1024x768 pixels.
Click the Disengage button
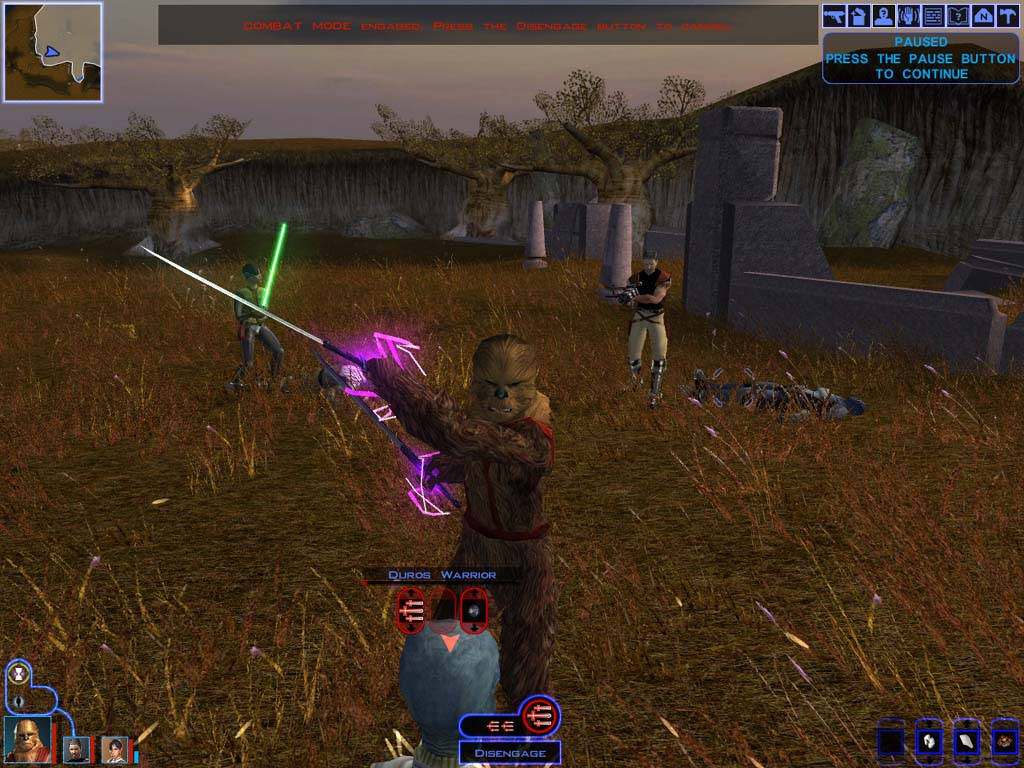(510, 753)
